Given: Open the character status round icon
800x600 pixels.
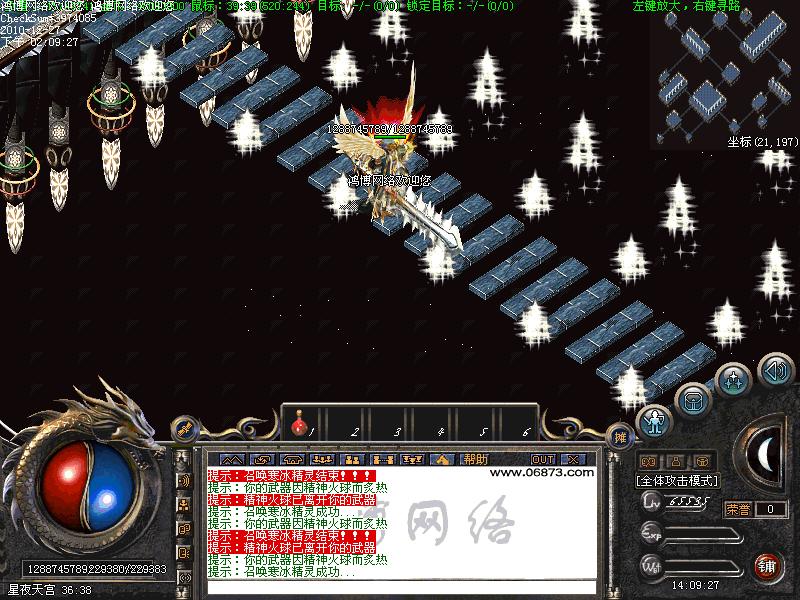Looking at the screenshot, I should click(x=654, y=421).
